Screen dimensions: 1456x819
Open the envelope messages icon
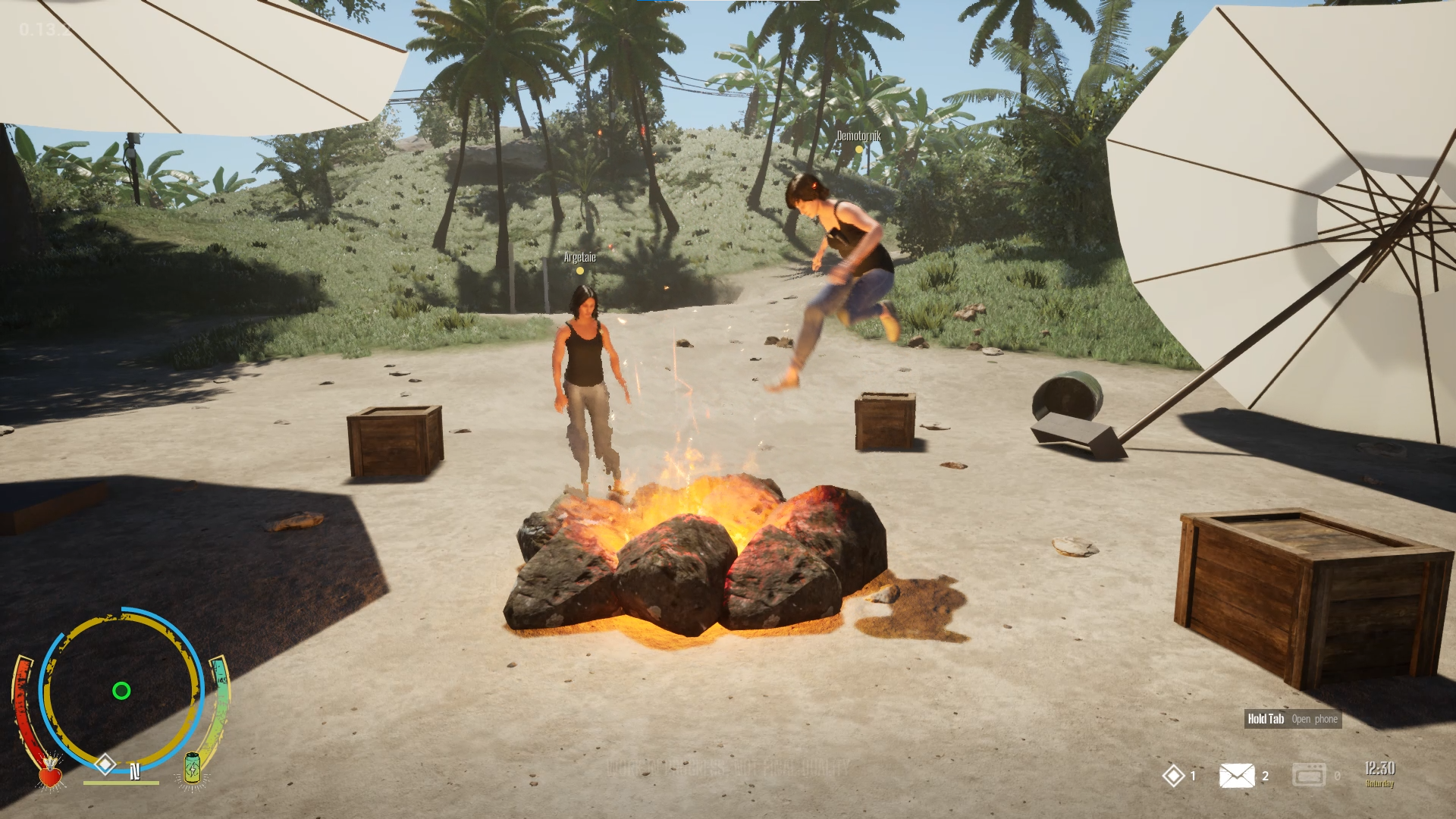[1236, 776]
